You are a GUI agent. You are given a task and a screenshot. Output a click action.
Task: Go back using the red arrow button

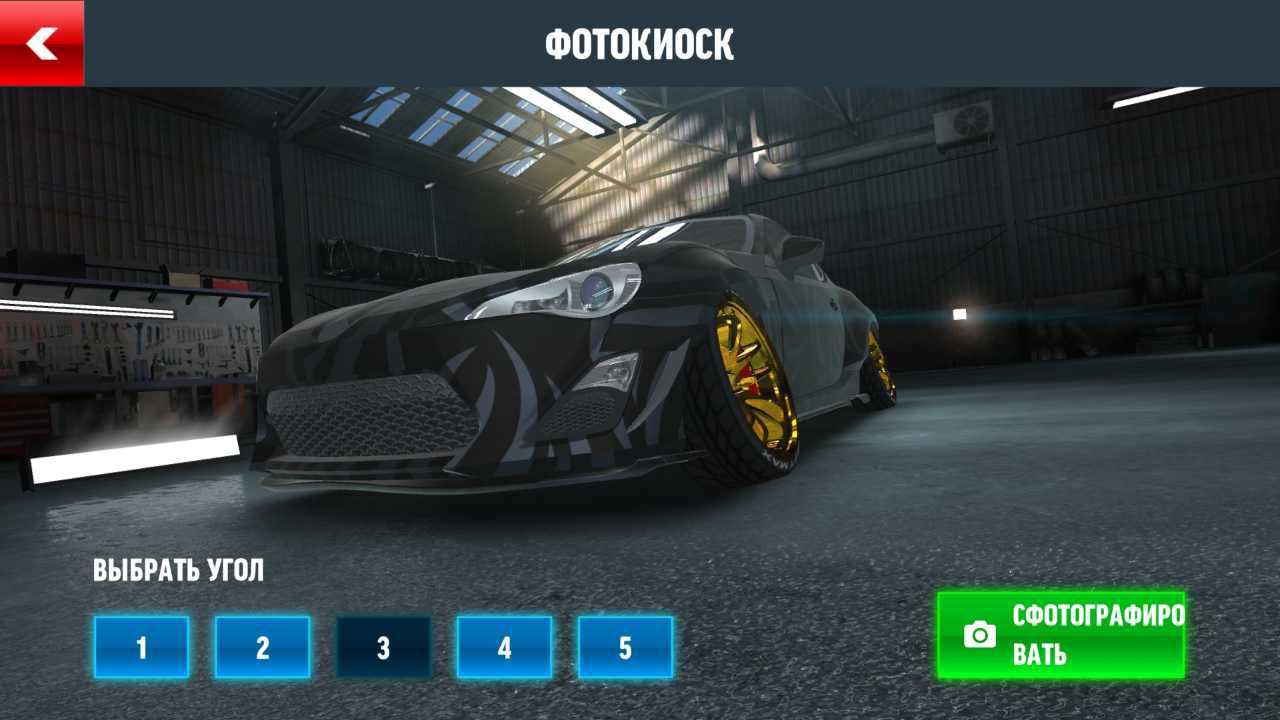pyautogui.click(x=42, y=43)
